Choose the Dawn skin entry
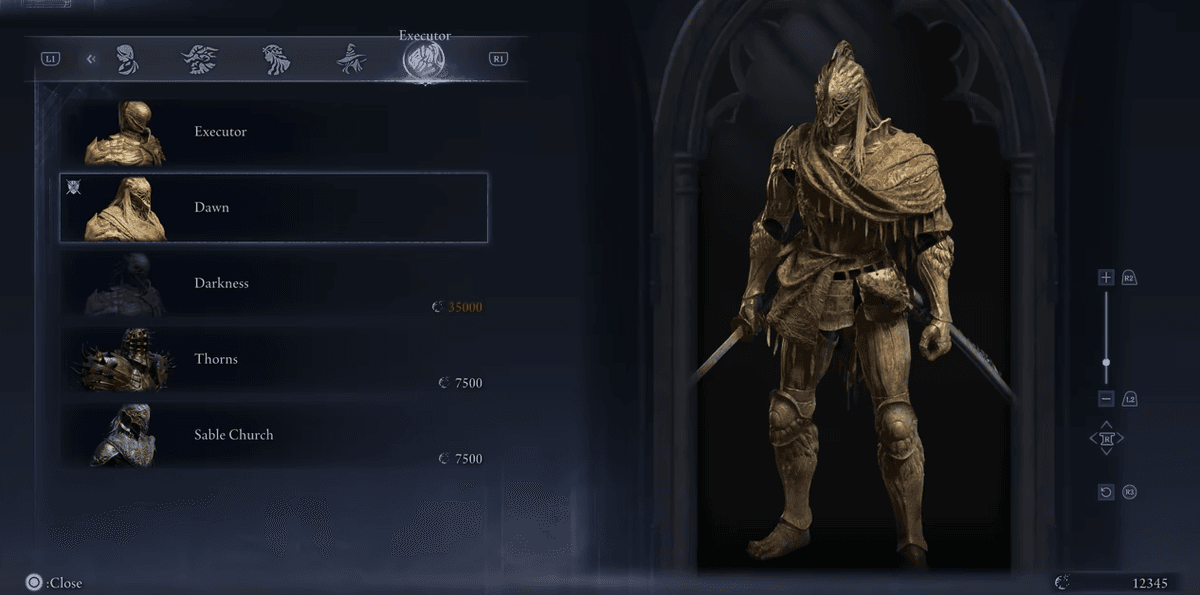This screenshot has width=1200, height=595. click(273, 208)
